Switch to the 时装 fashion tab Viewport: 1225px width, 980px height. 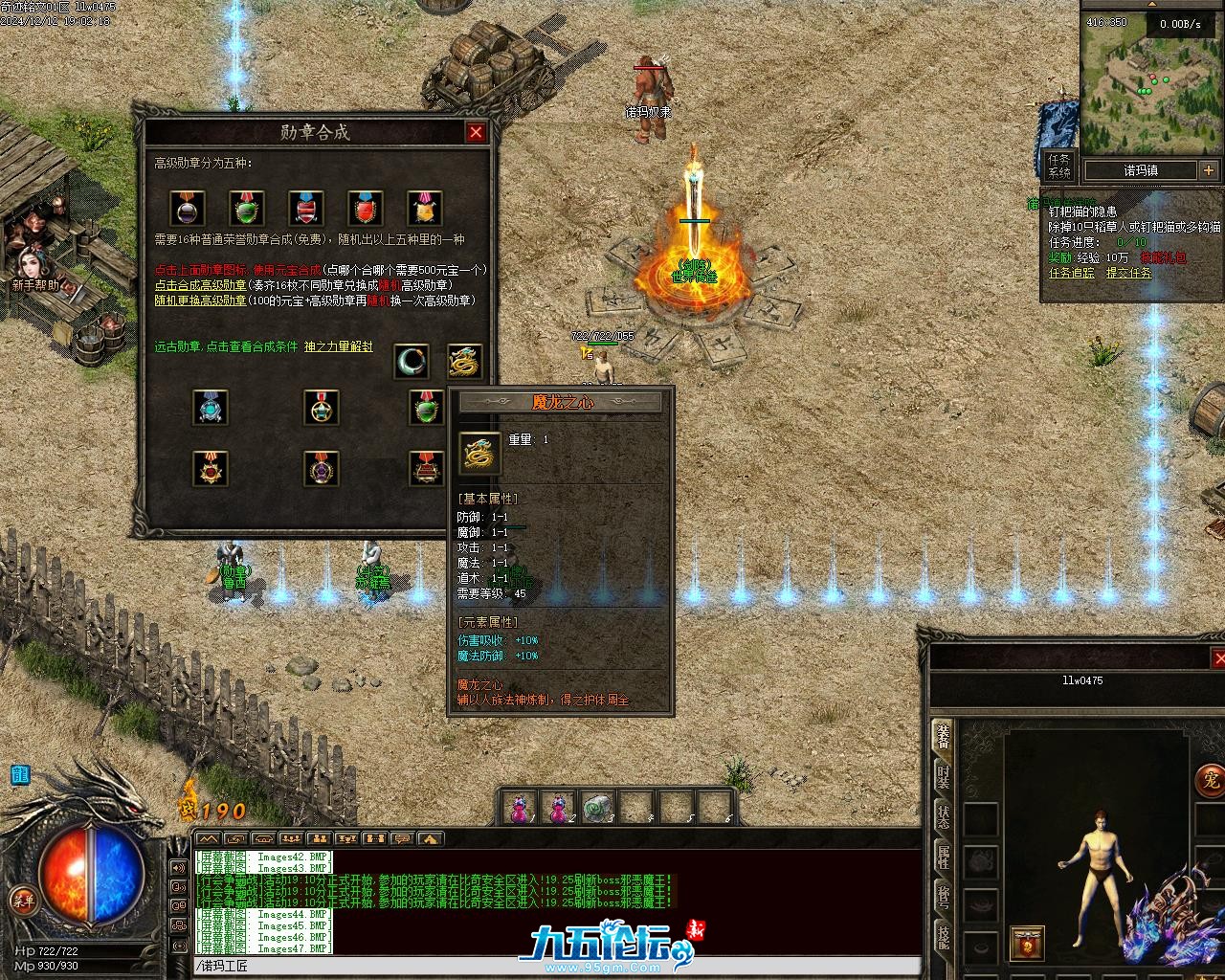944,776
